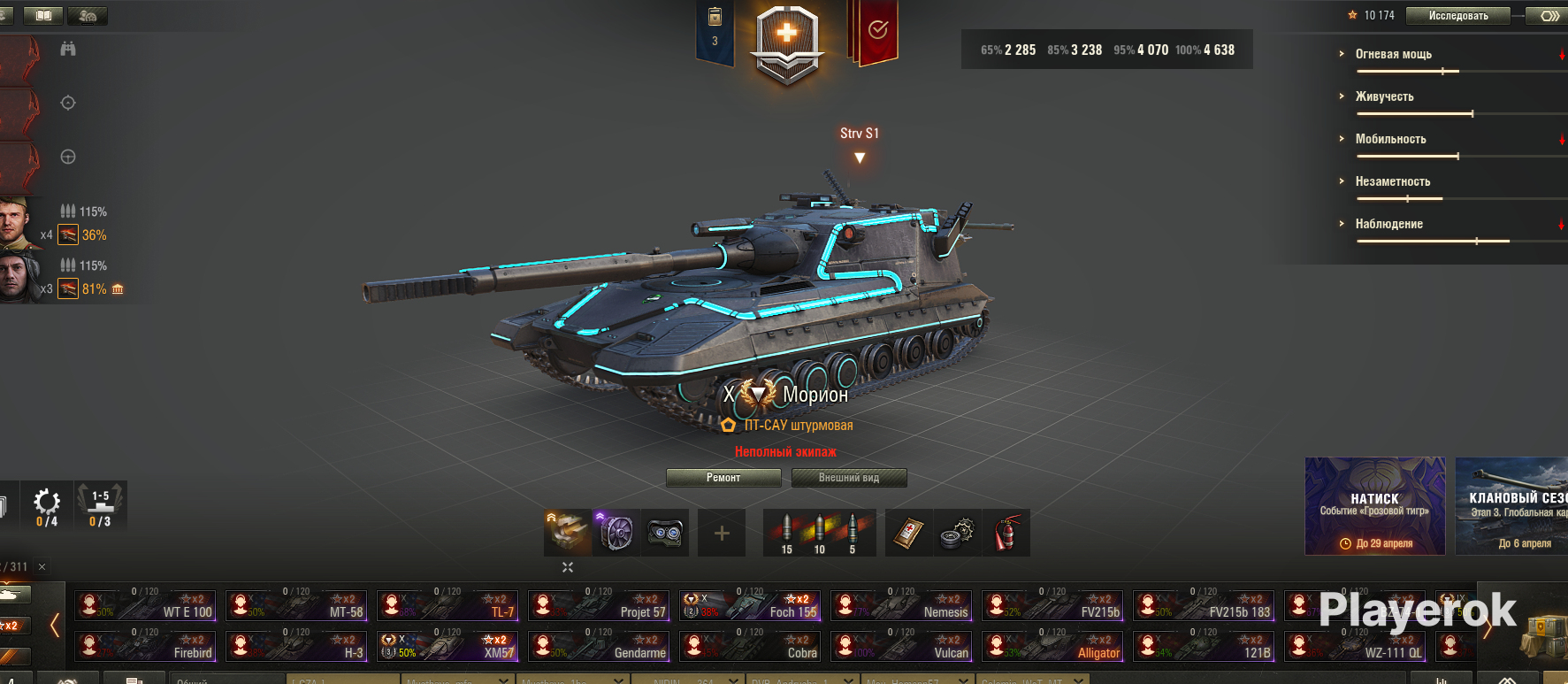Open the Натиск event banner
The width and height of the screenshot is (1568, 684).
click(1374, 506)
